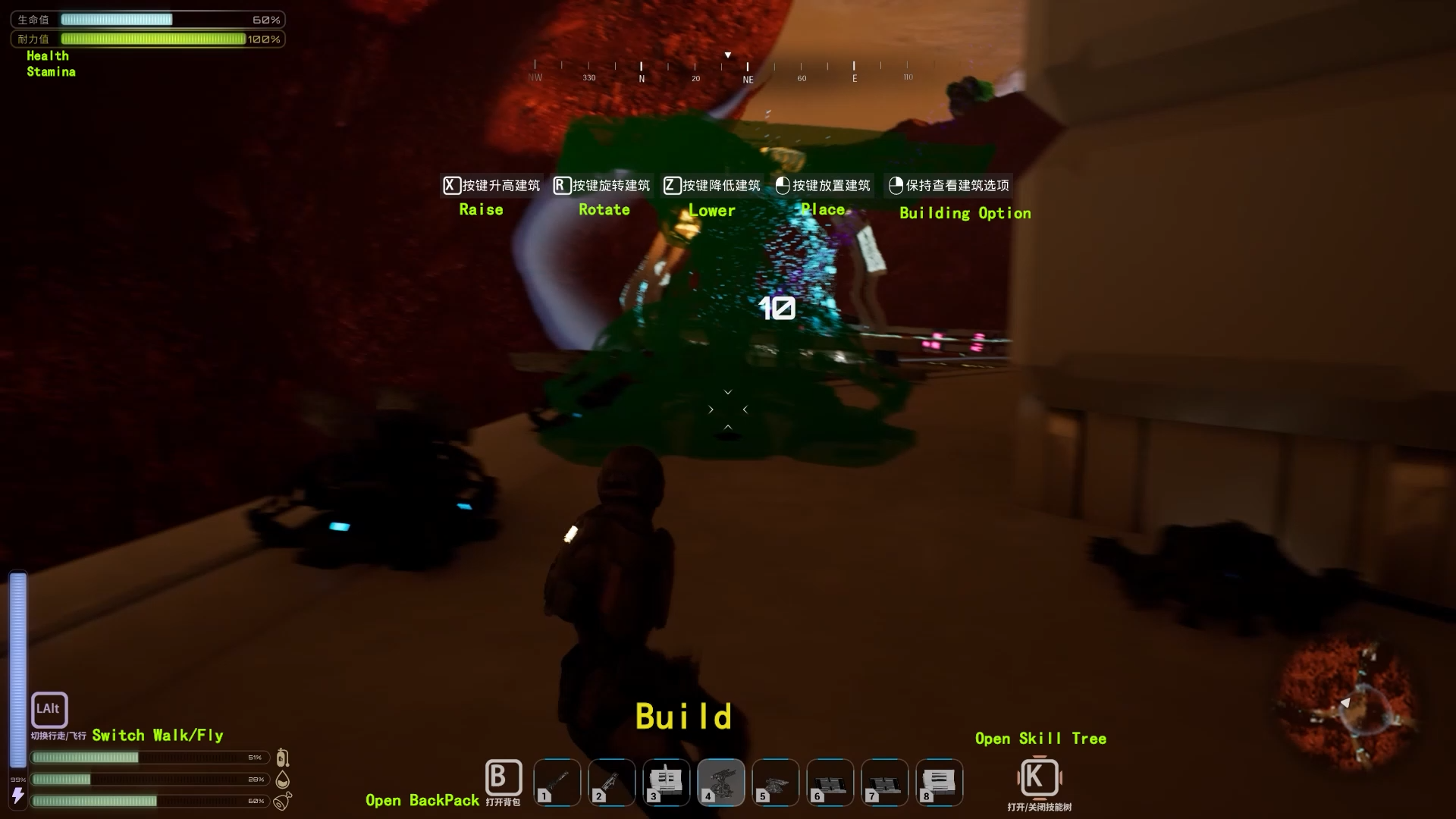Image resolution: width=1456 pixels, height=819 pixels.
Task: Click the Rotate prompt label
Action: coord(604,209)
